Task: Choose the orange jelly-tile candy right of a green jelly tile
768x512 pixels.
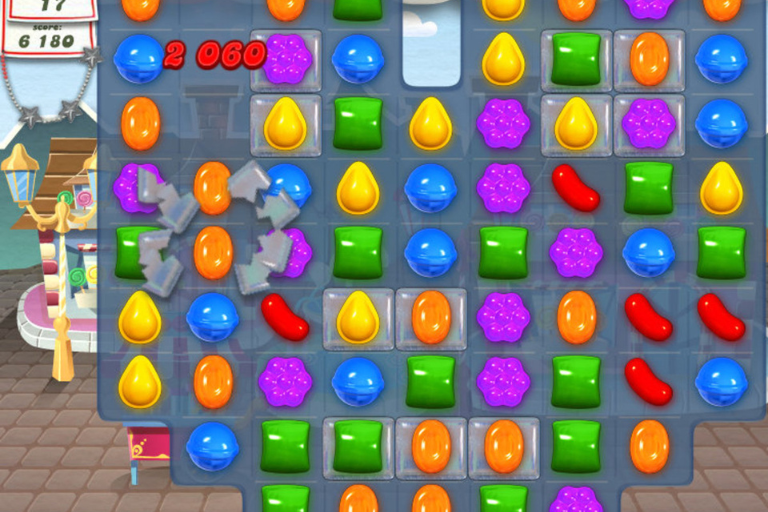Action: point(648,59)
